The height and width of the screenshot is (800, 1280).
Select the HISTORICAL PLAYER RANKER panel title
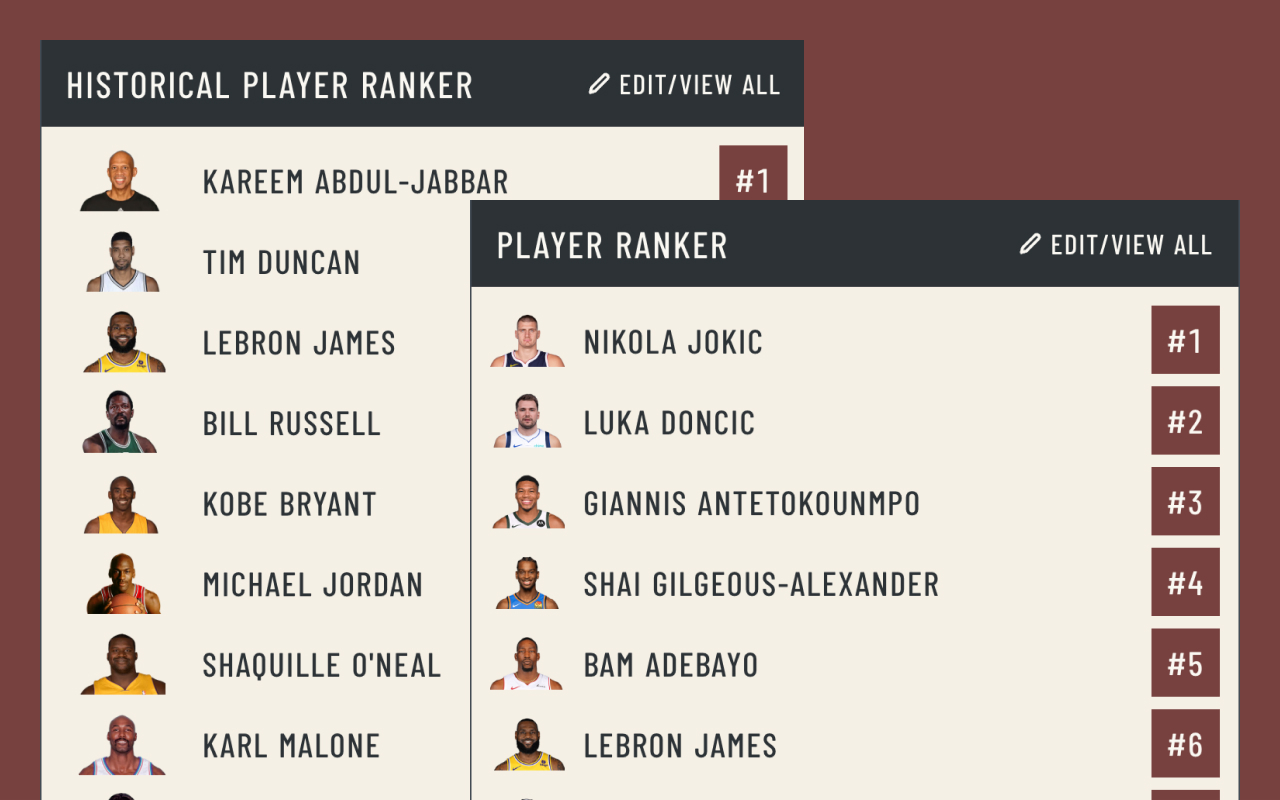[x=270, y=85]
